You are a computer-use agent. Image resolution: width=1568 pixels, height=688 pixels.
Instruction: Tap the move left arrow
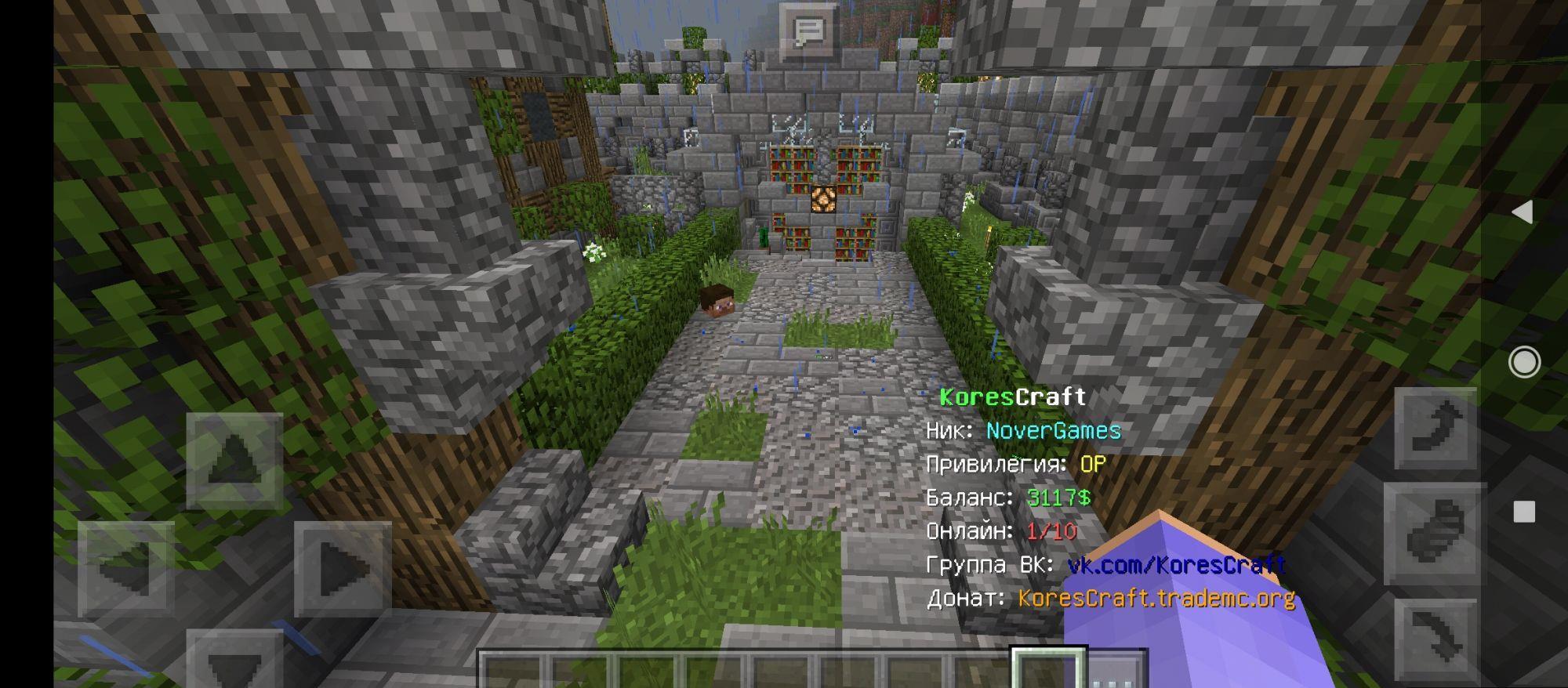click(125, 570)
